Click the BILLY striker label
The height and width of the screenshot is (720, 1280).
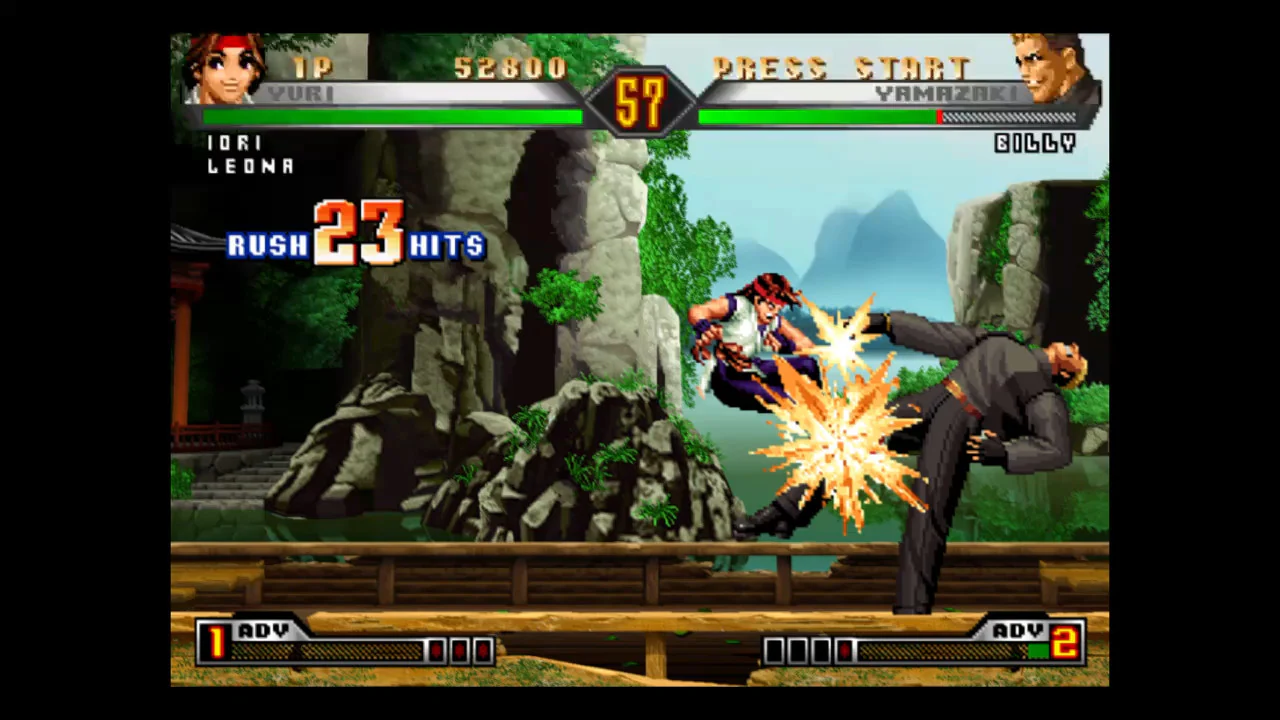coord(1035,144)
